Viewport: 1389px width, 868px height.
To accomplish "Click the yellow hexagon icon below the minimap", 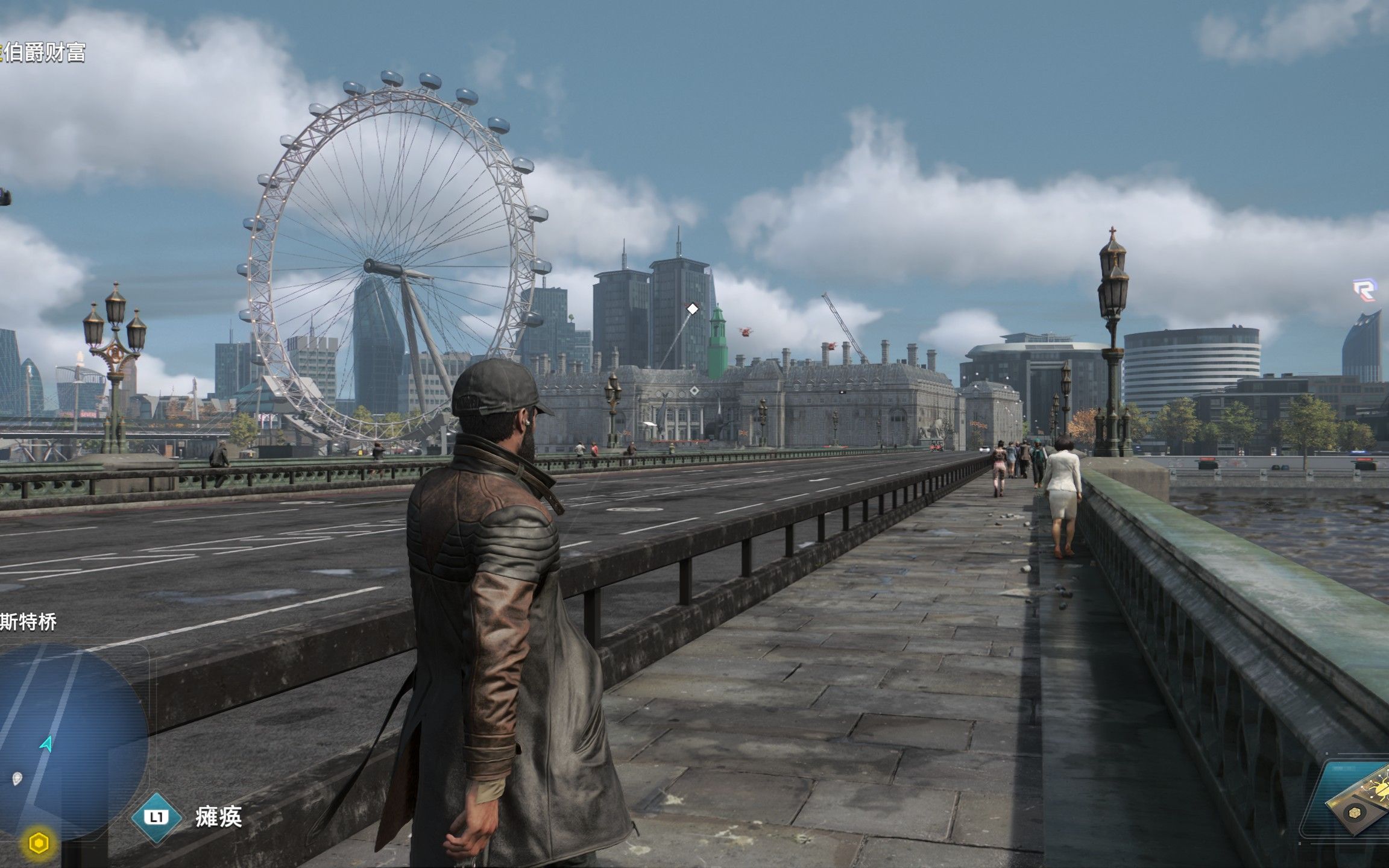I will tap(39, 843).
